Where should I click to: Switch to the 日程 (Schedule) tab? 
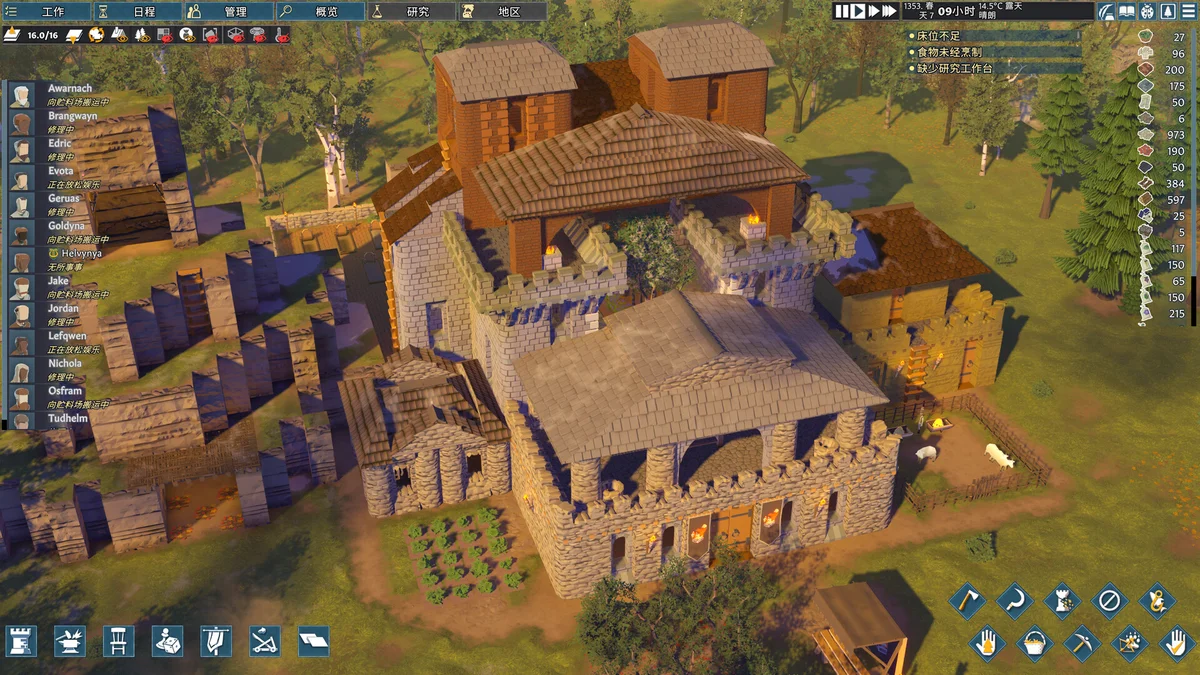coord(138,12)
